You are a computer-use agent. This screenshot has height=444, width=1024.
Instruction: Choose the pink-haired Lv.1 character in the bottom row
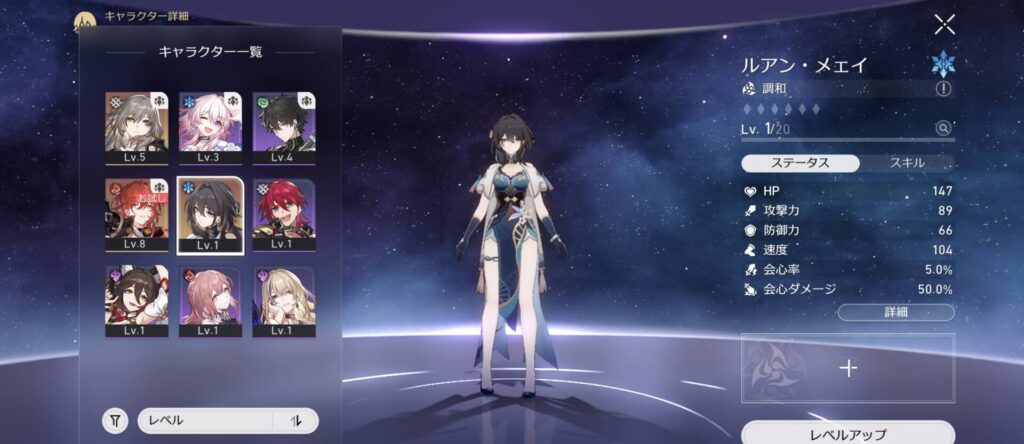tap(210, 301)
